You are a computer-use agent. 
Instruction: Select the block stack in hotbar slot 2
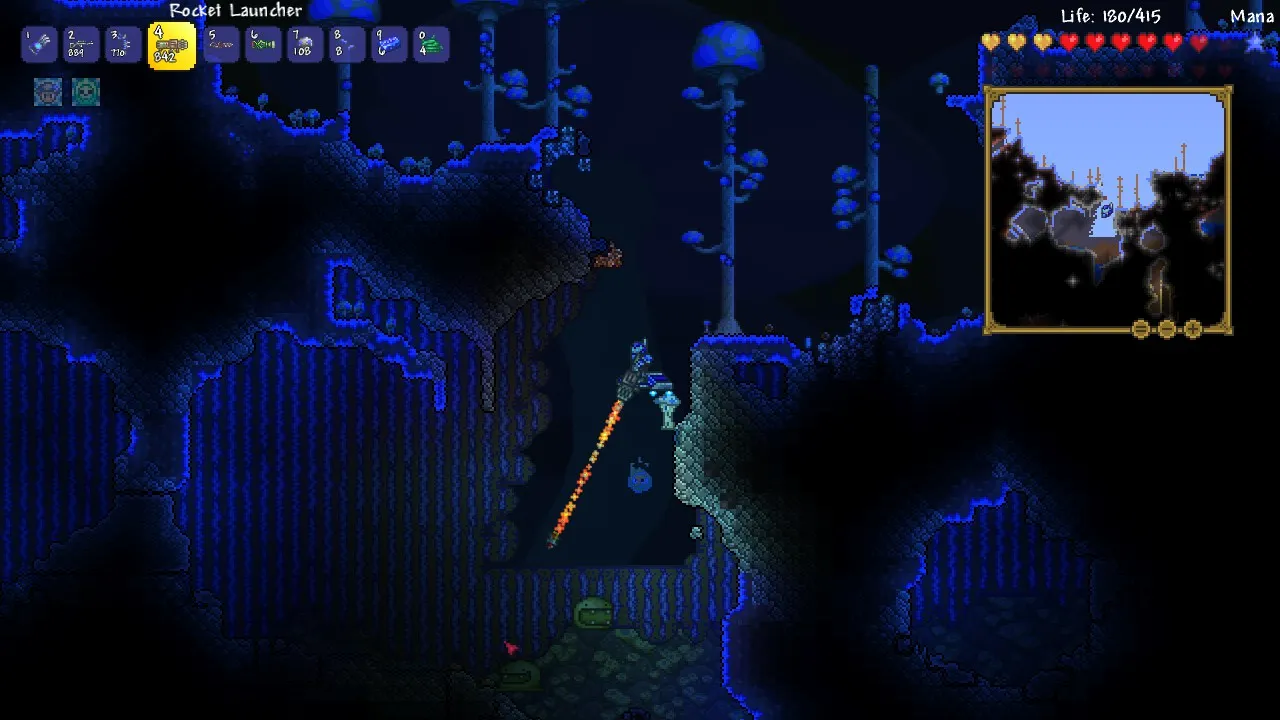81,44
